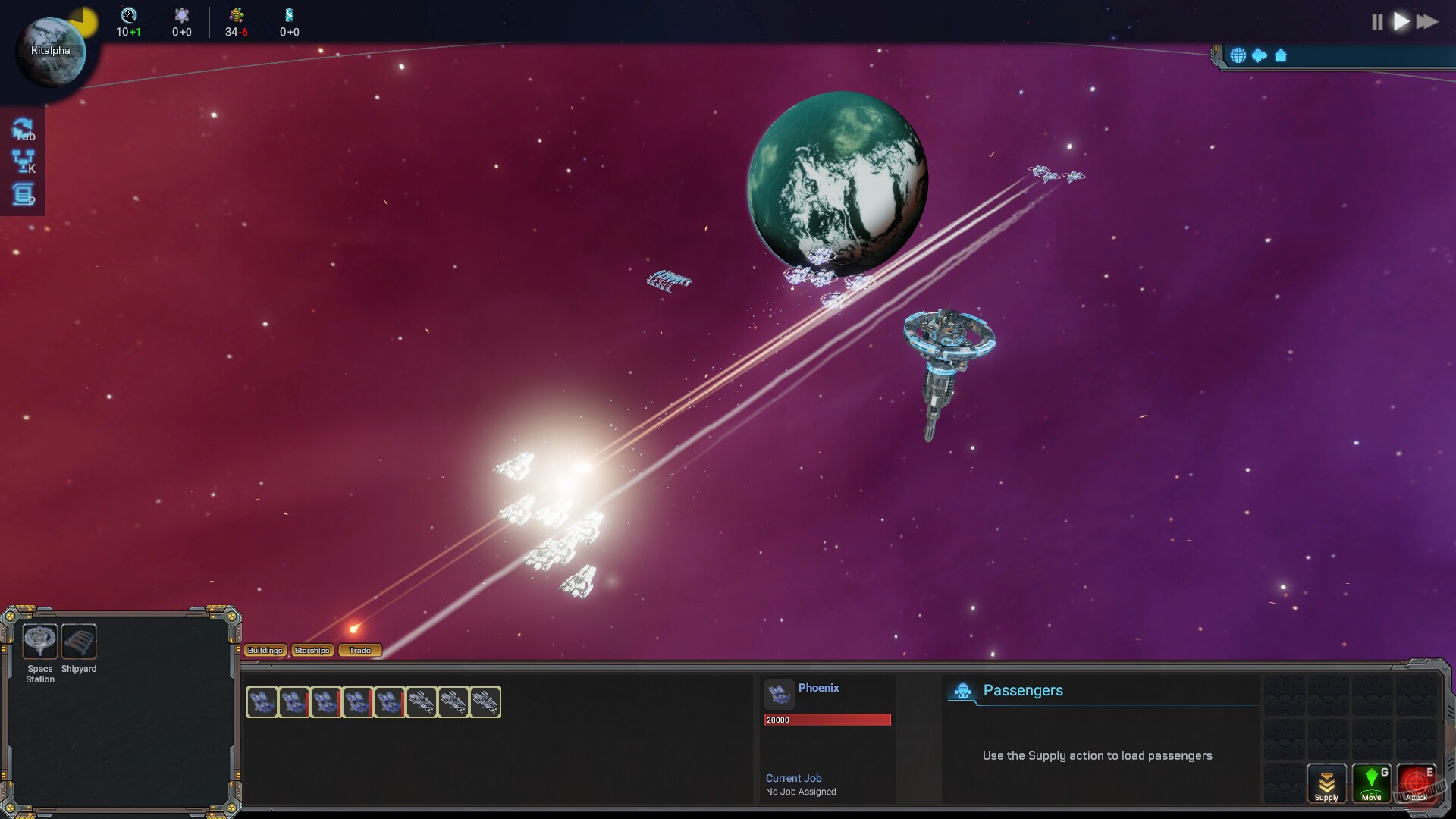Switch to the Buildings tab
The width and height of the screenshot is (1456, 819).
[x=263, y=650]
